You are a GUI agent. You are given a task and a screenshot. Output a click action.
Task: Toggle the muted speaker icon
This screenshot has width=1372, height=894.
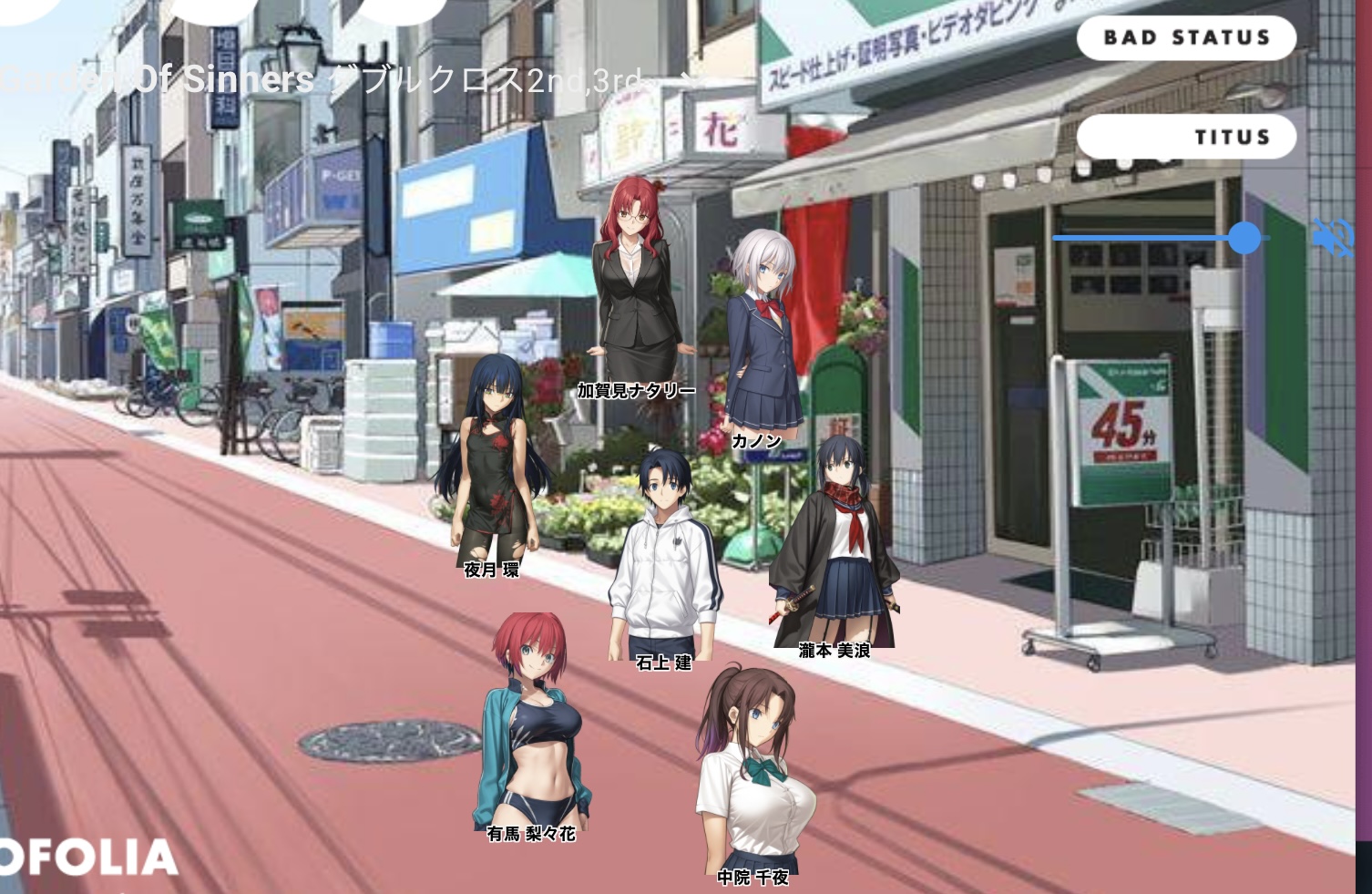pos(1333,238)
